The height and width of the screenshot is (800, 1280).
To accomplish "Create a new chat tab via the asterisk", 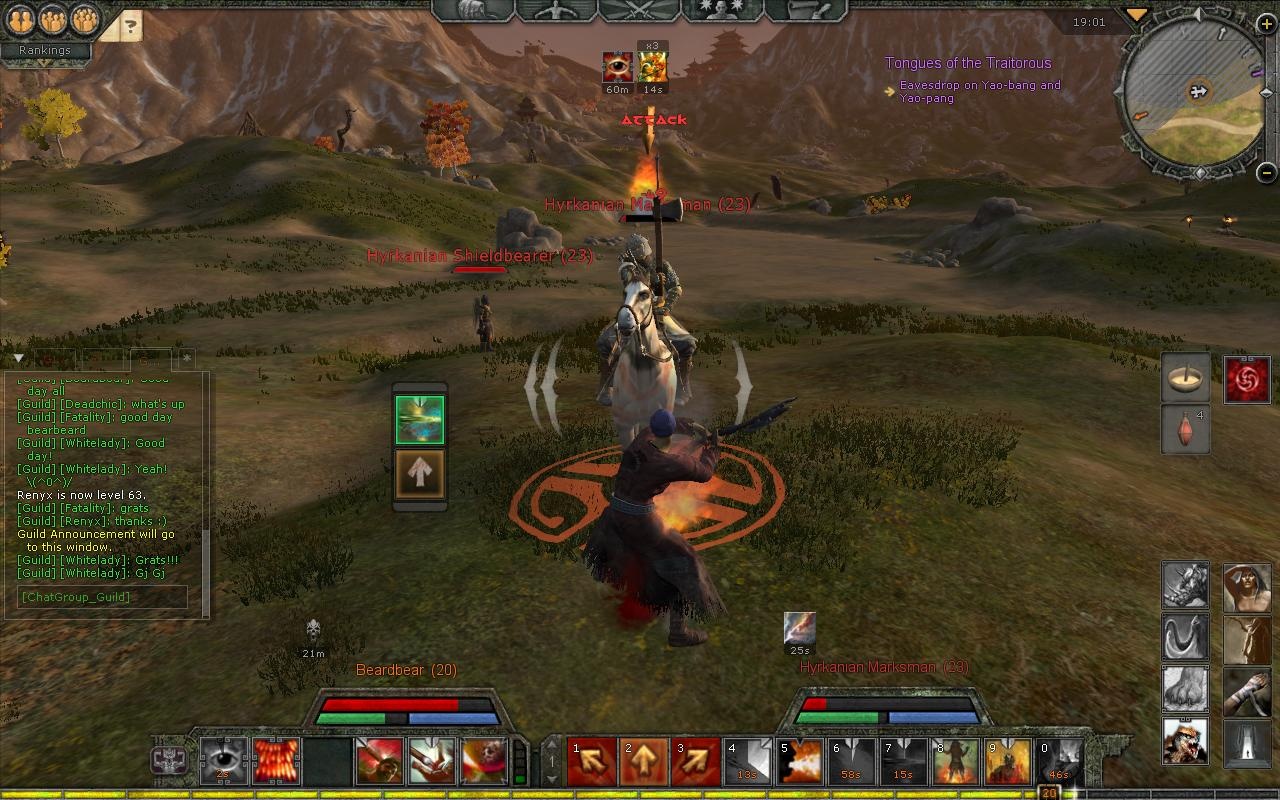I will [x=186, y=357].
